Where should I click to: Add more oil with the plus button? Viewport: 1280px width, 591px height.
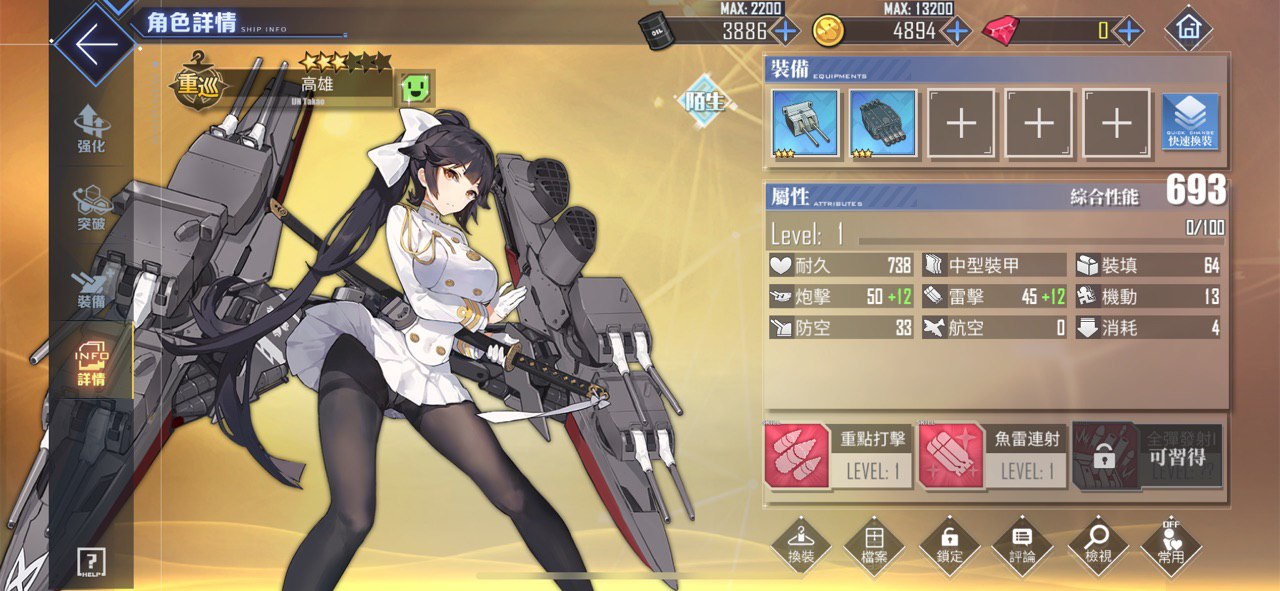click(785, 31)
